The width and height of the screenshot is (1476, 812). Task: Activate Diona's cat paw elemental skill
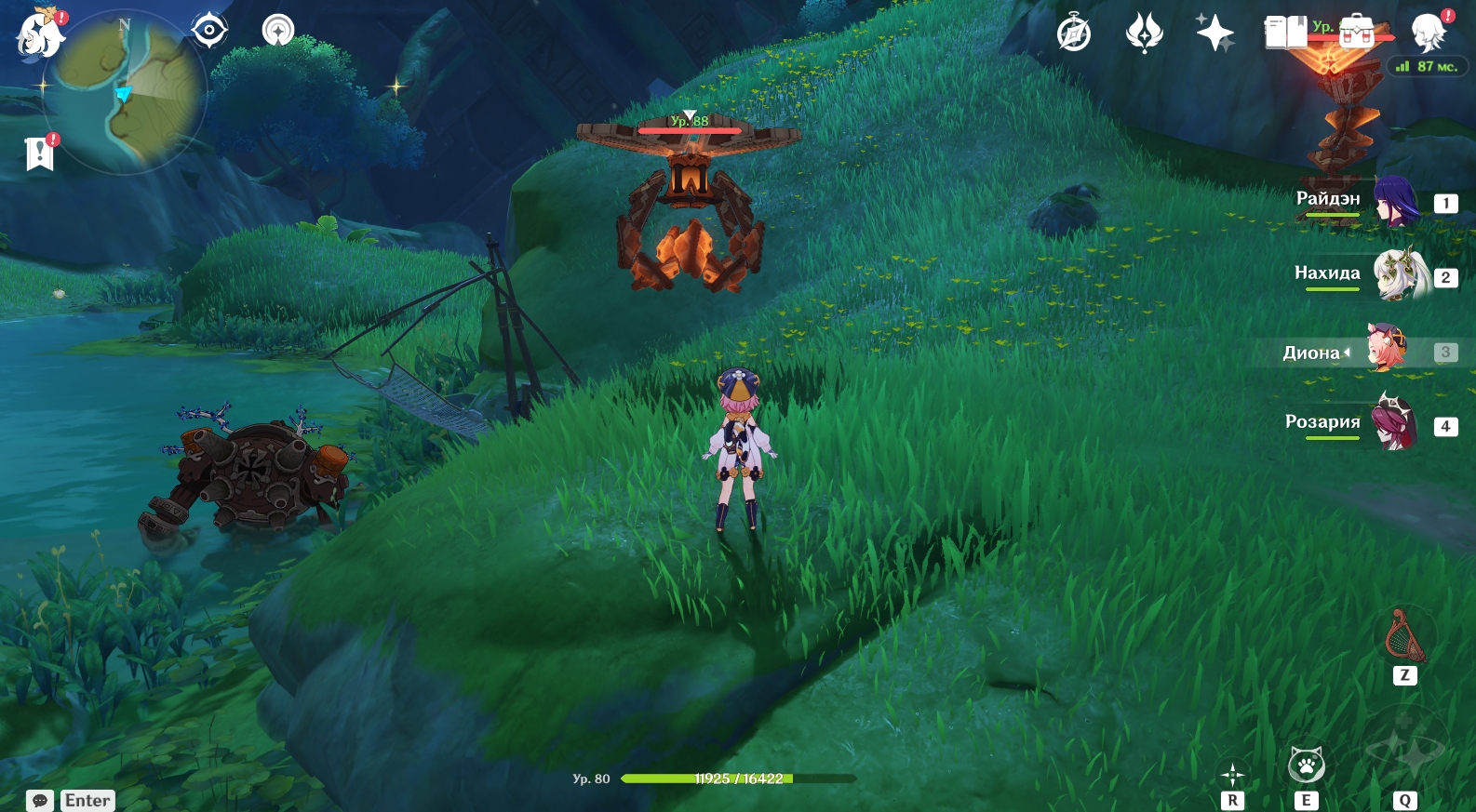[x=1307, y=766]
